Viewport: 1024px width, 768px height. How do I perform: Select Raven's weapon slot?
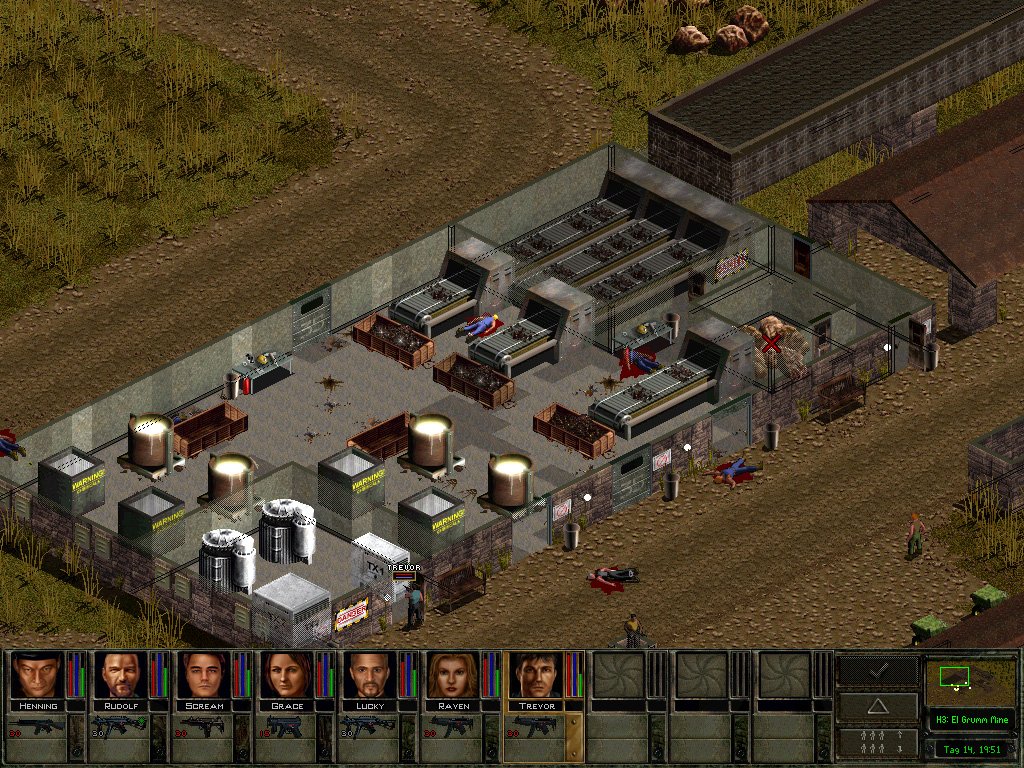pos(454,727)
